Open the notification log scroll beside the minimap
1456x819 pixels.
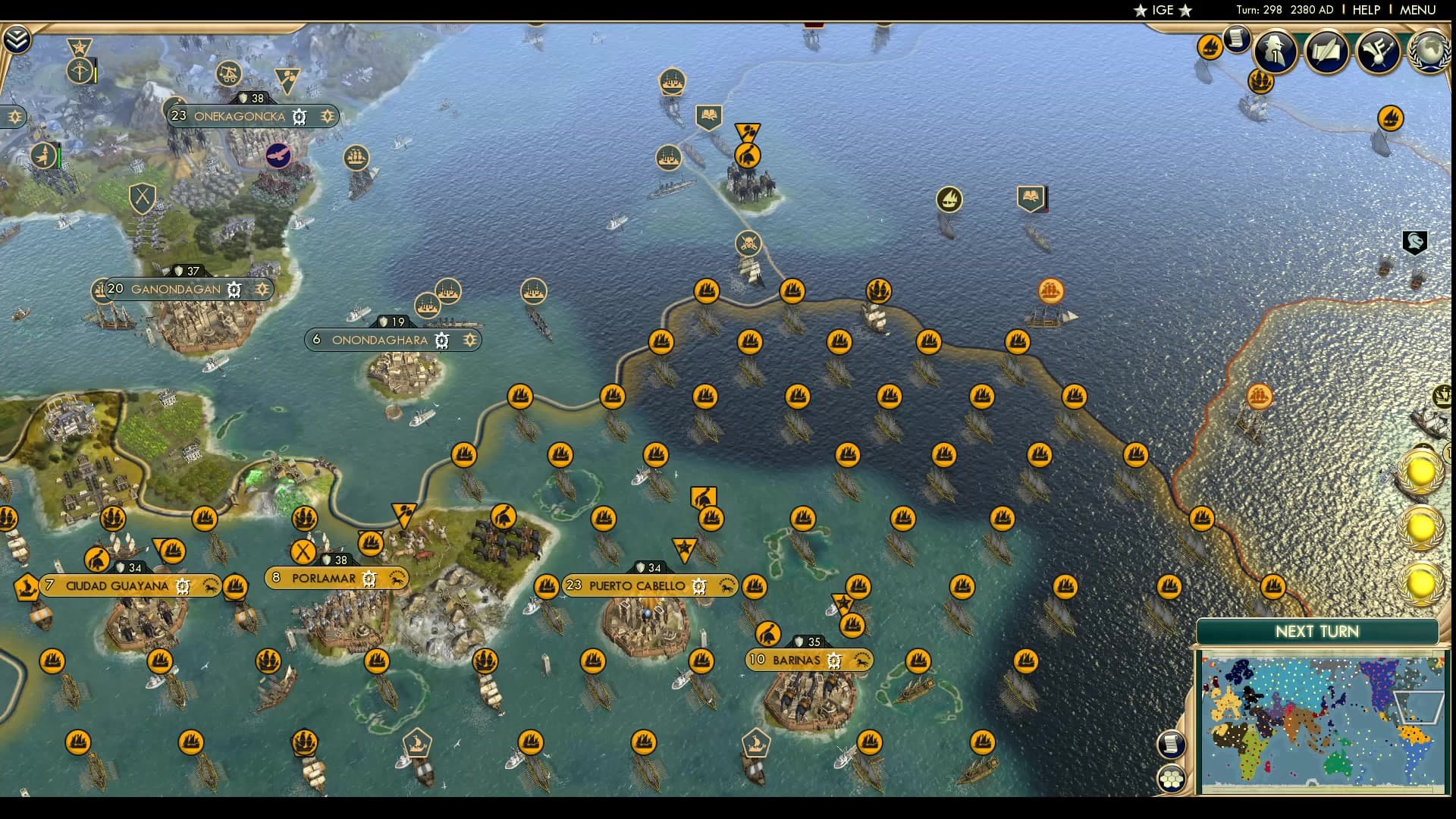click(1172, 743)
